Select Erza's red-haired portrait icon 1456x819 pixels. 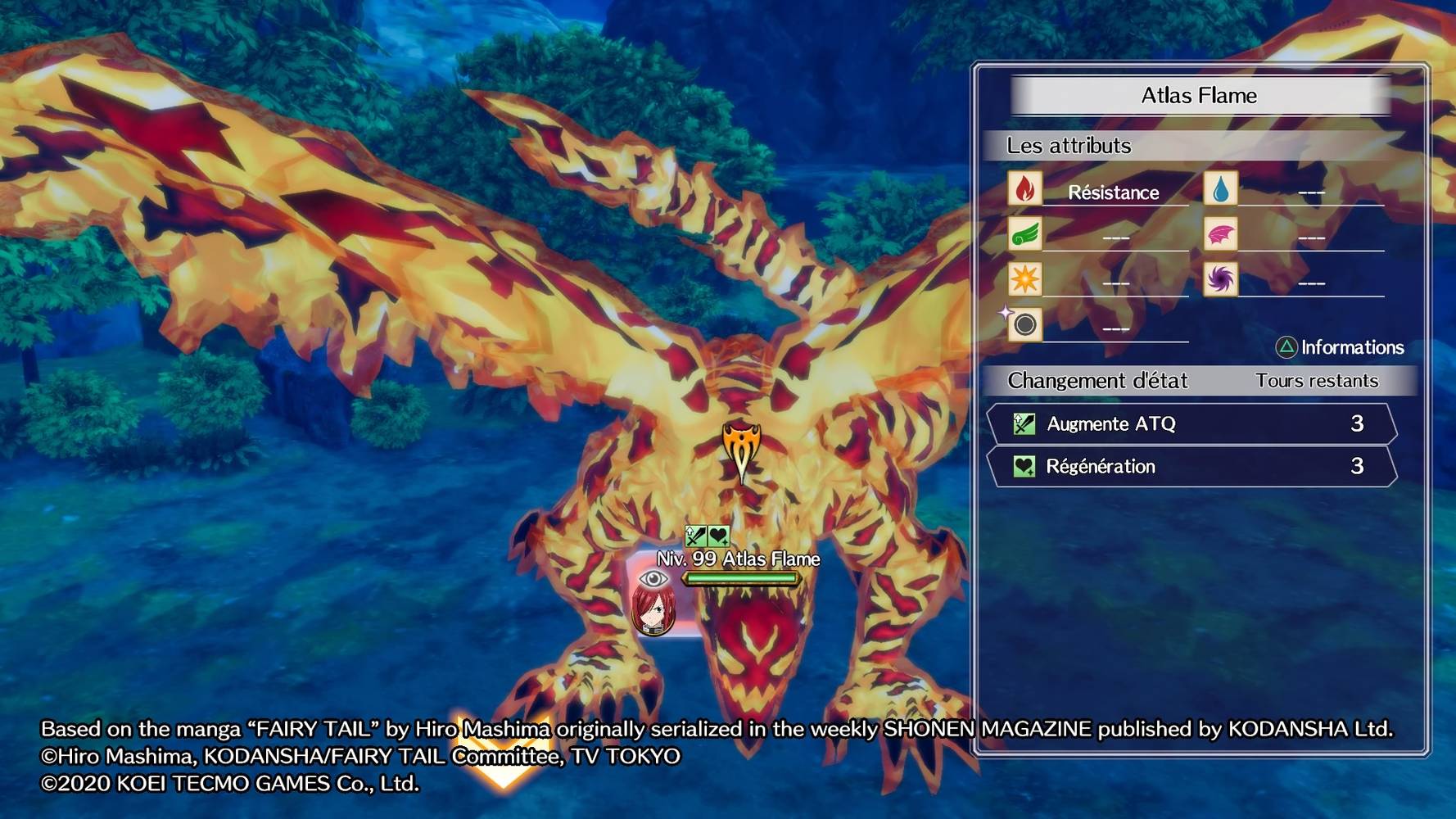tap(653, 611)
